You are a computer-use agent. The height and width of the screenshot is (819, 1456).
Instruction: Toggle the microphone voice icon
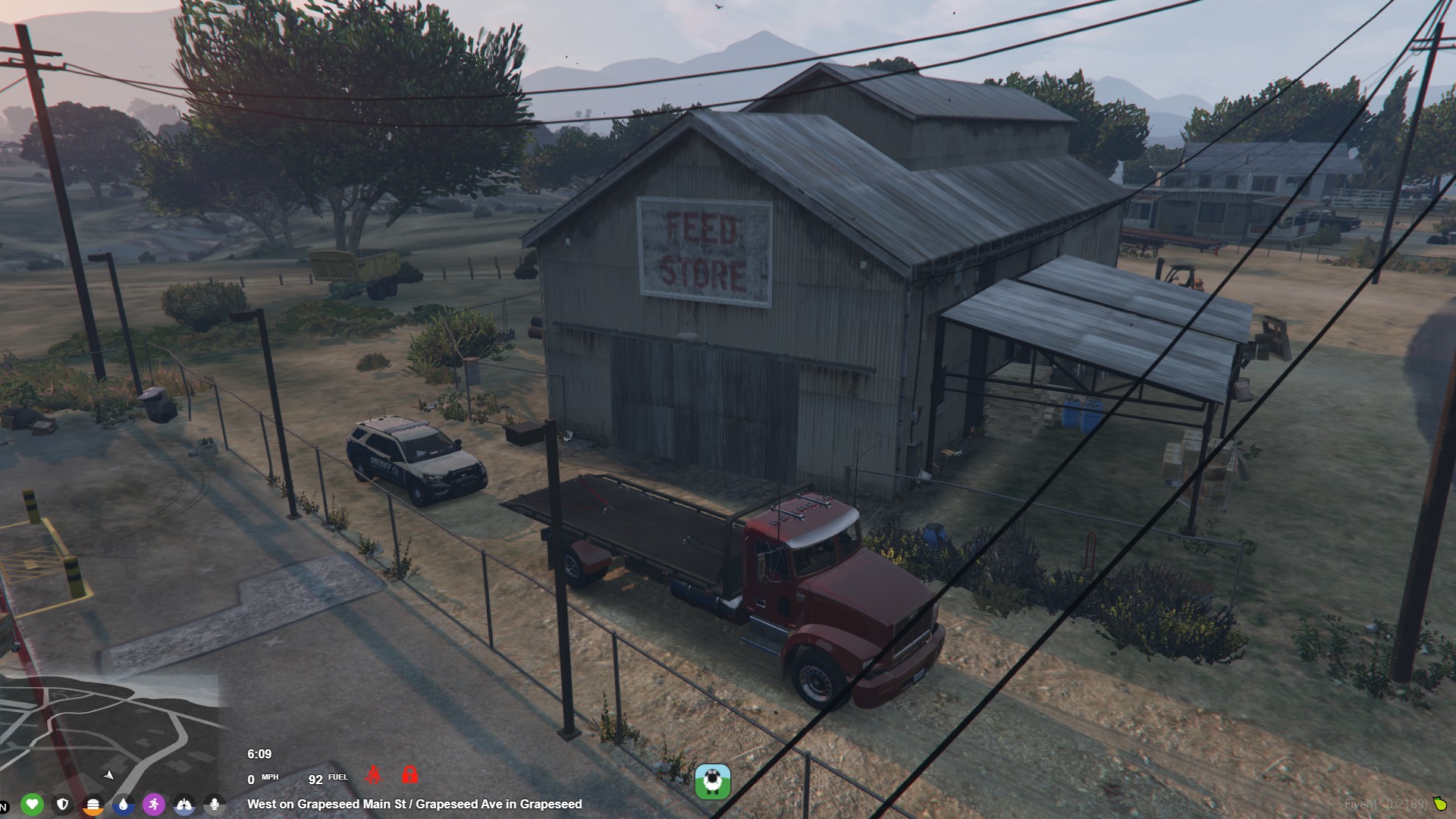[x=215, y=804]
